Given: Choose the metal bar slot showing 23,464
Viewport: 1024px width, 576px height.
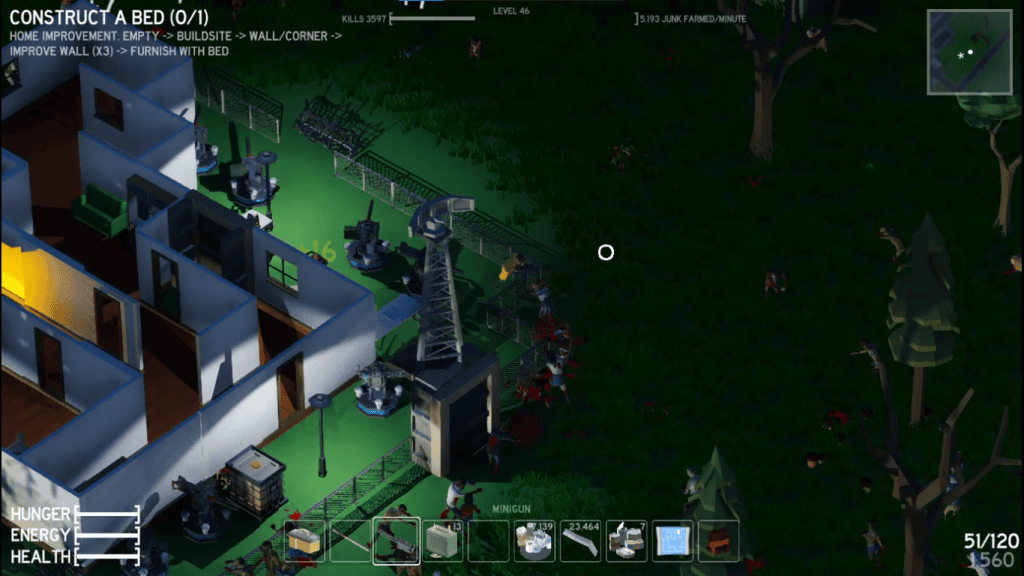Looking at the screenshot, I should pos(580,541).
